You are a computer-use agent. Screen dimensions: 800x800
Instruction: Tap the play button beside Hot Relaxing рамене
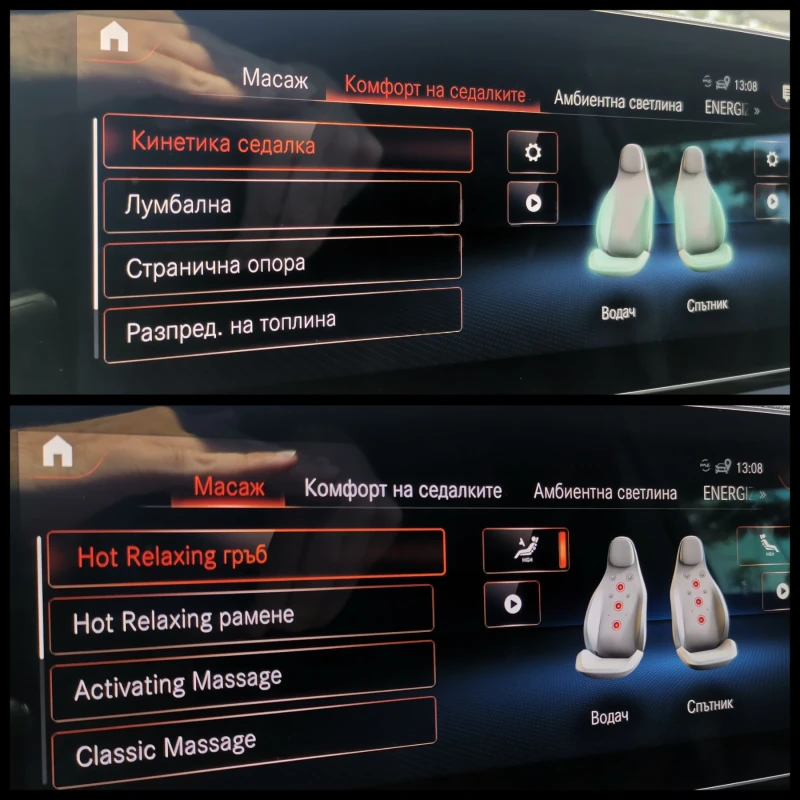pos(511,604)
